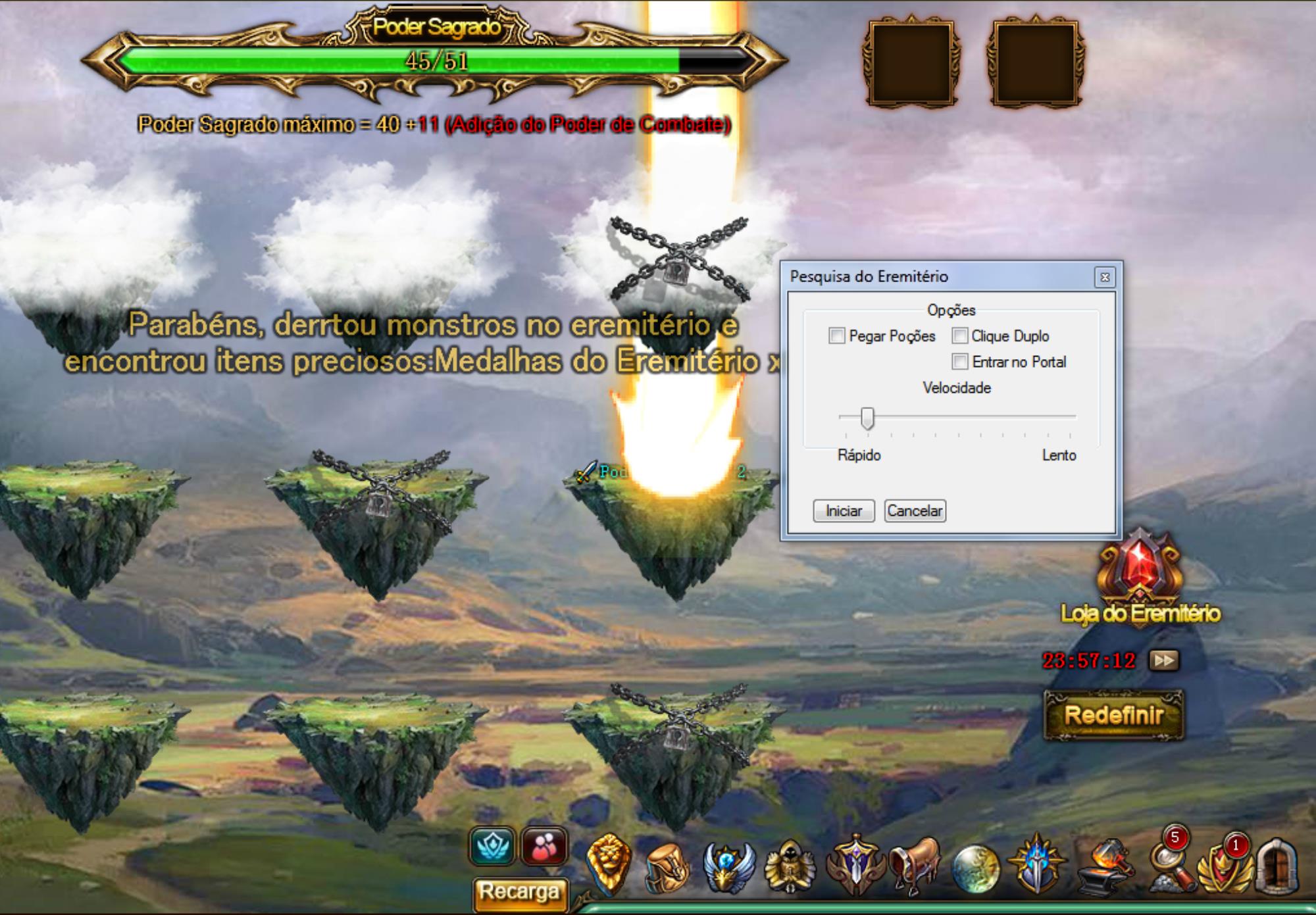Image resolution: width=1316 pixels, height=915 pixels.
Task: Open the Recarga recharge button
Action: pos(519,893)
